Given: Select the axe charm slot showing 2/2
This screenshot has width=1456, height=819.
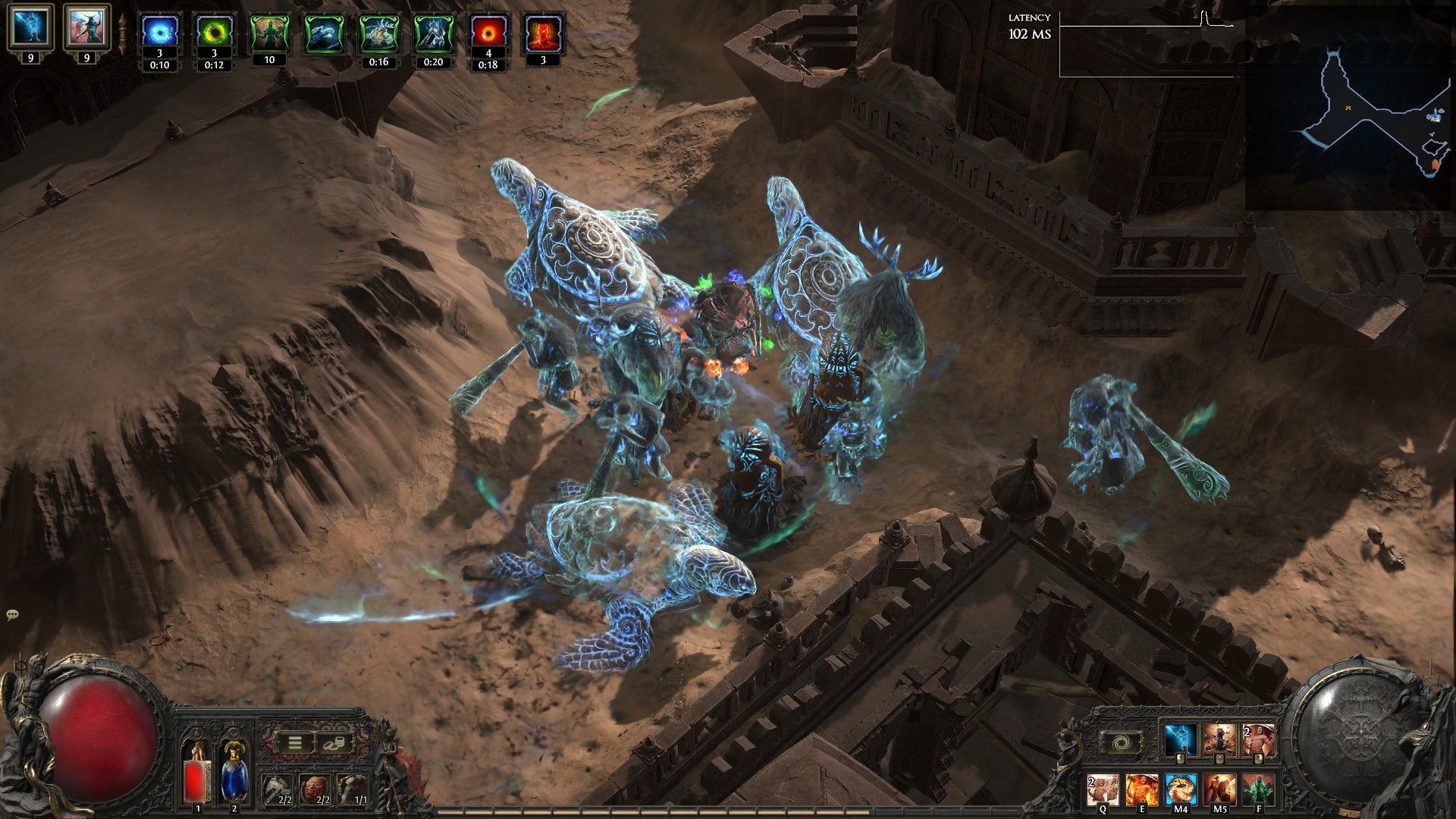Looking at the screenshot, I should click(277, 790).
